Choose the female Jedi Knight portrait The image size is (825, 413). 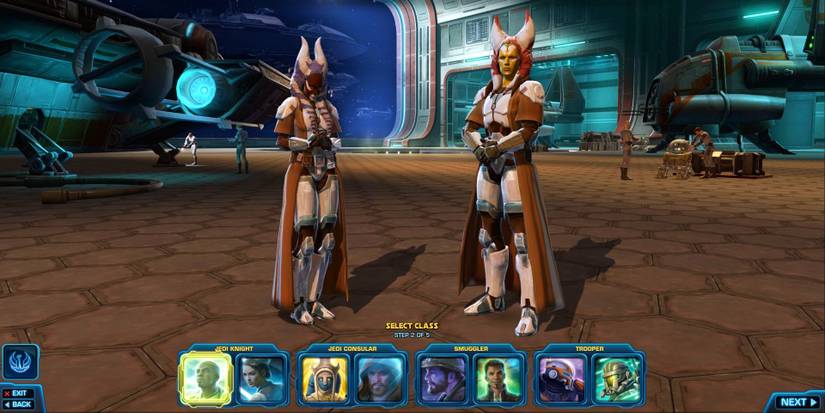(x=262, y=379)
